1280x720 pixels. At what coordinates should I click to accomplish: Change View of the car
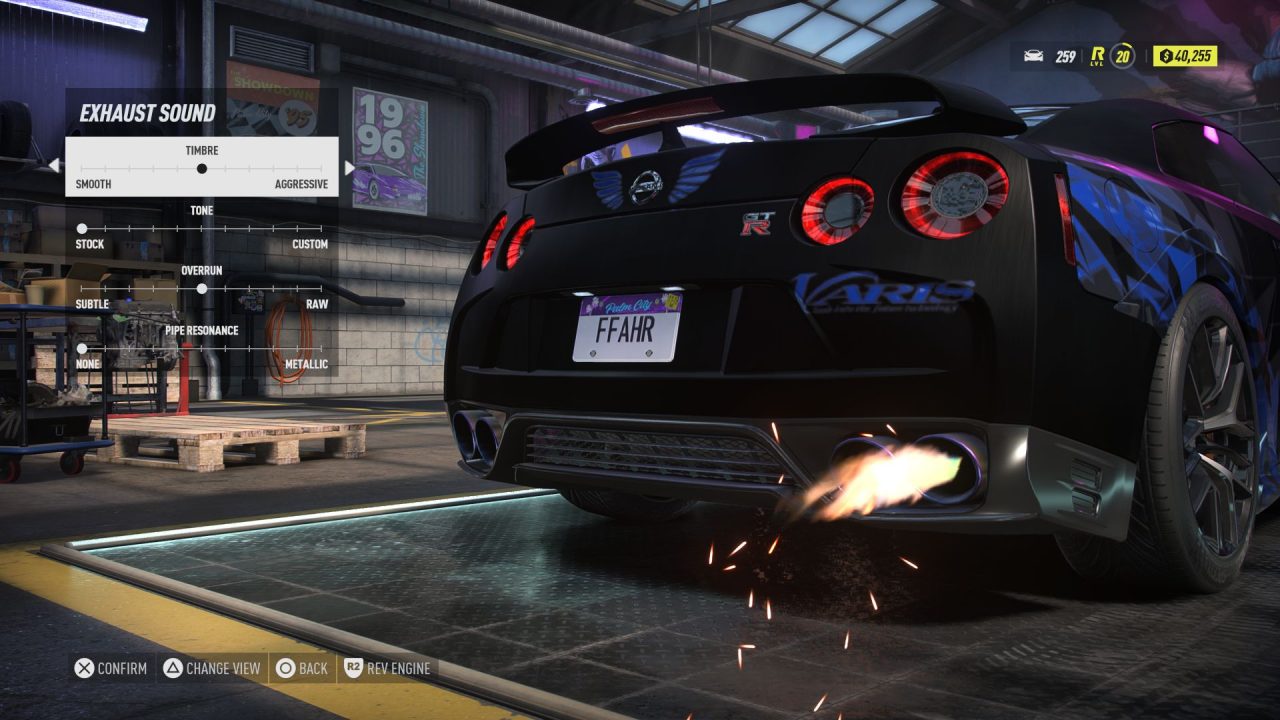tap(212, 668)
